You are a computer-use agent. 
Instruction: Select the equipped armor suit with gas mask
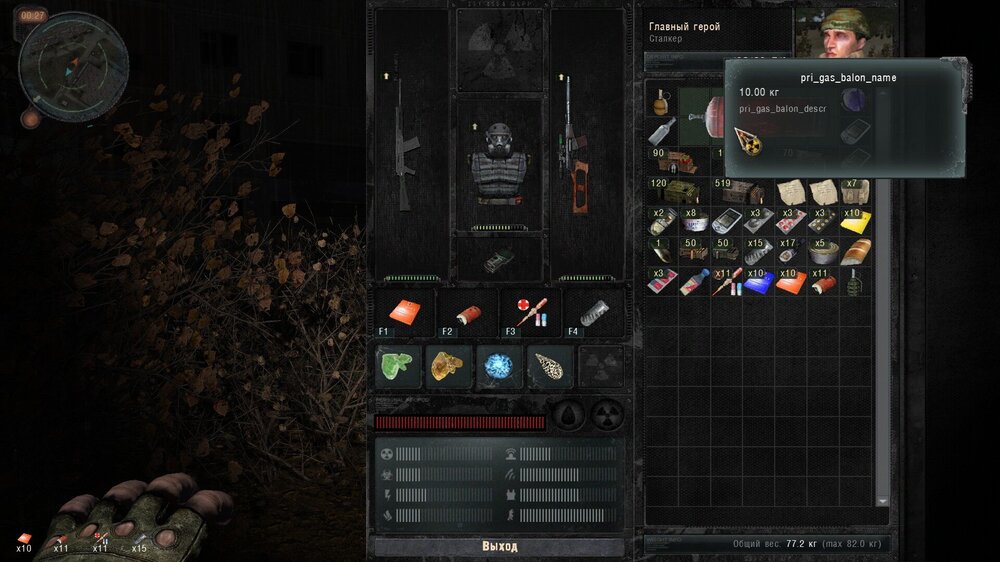[x=498, y=165]
